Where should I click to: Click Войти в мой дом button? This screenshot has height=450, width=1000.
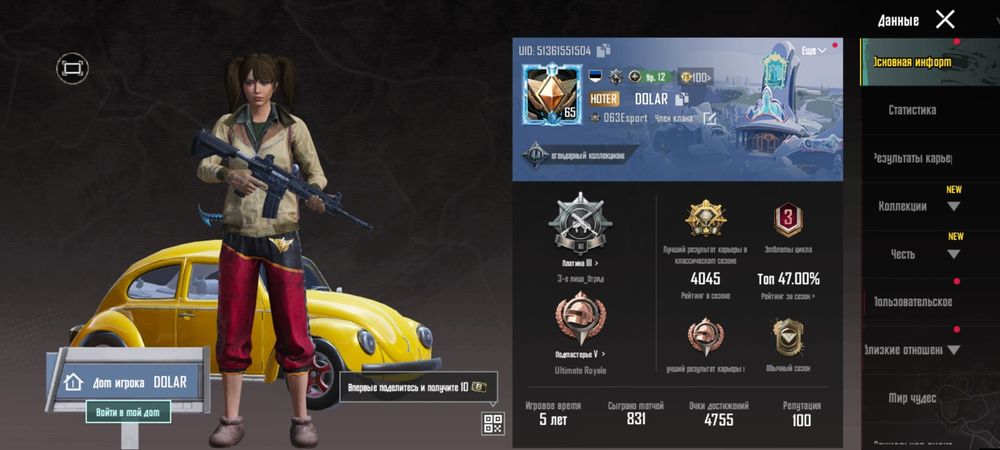click(127, 411)
